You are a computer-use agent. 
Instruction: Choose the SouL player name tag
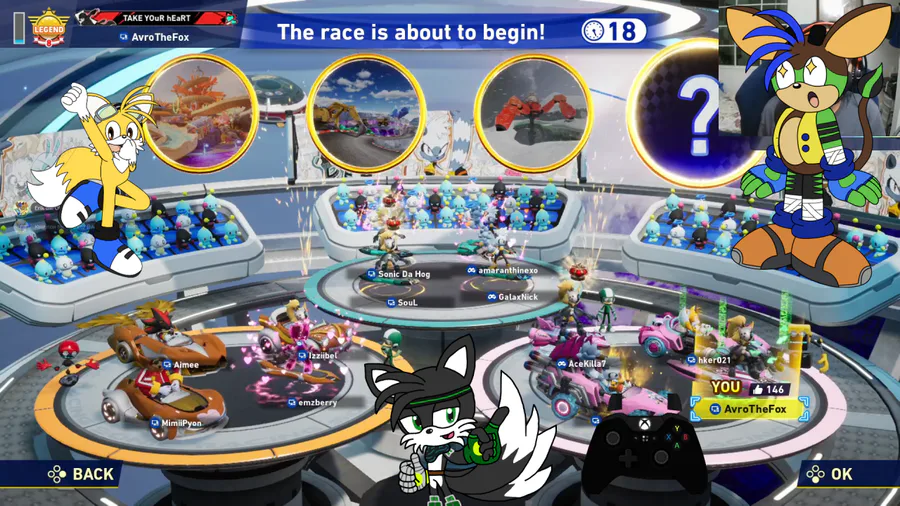pyautogui.click(x=402, y=301)
